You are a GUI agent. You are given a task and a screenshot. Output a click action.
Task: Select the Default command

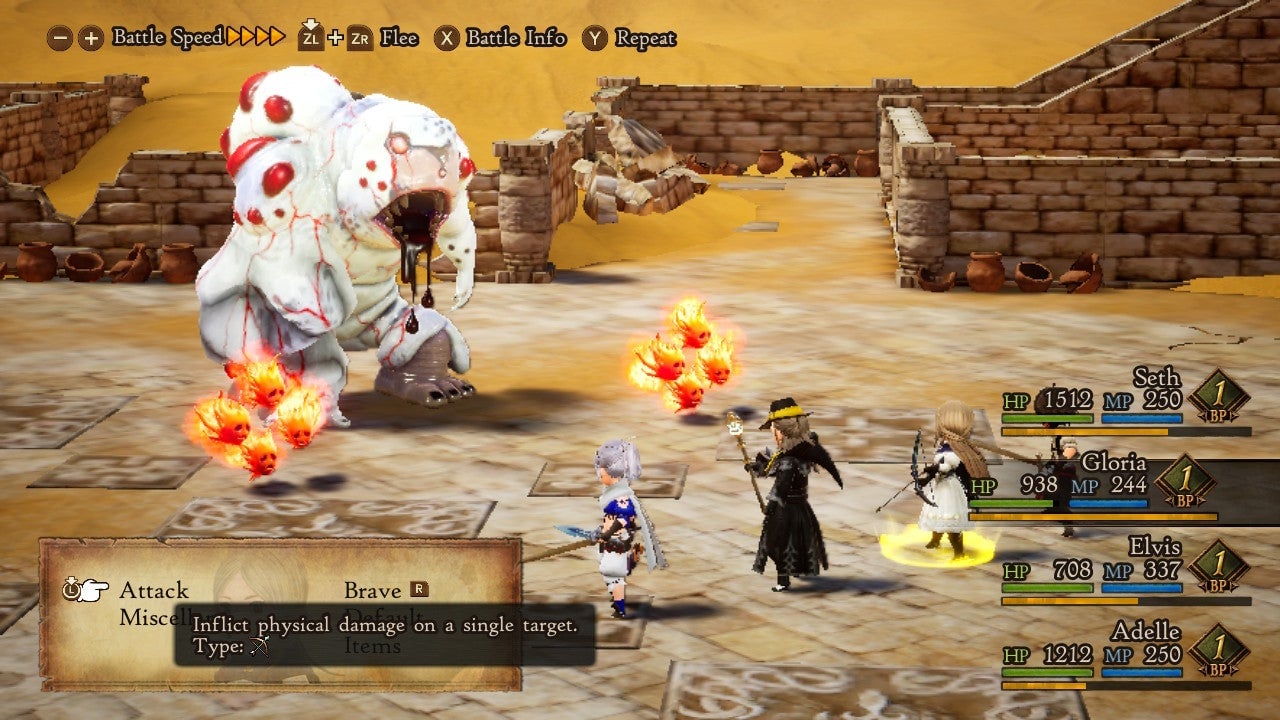pos(380,617)
